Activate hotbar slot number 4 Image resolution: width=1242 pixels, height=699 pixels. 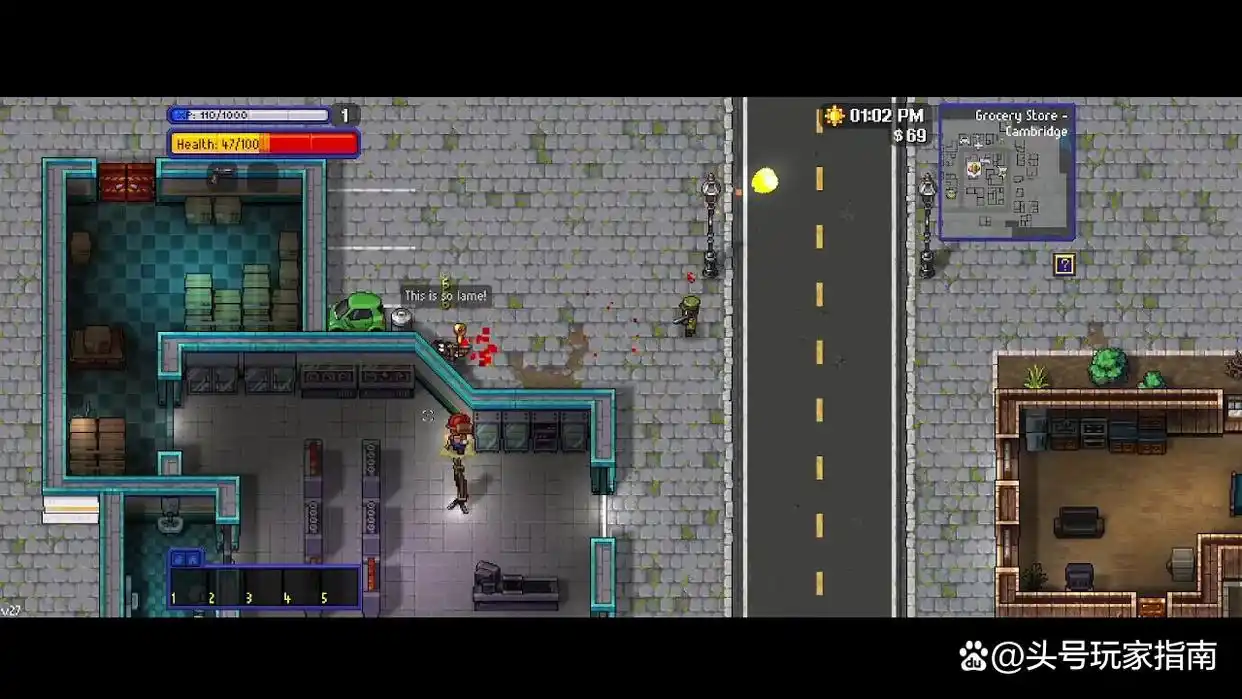click(302, 587)
